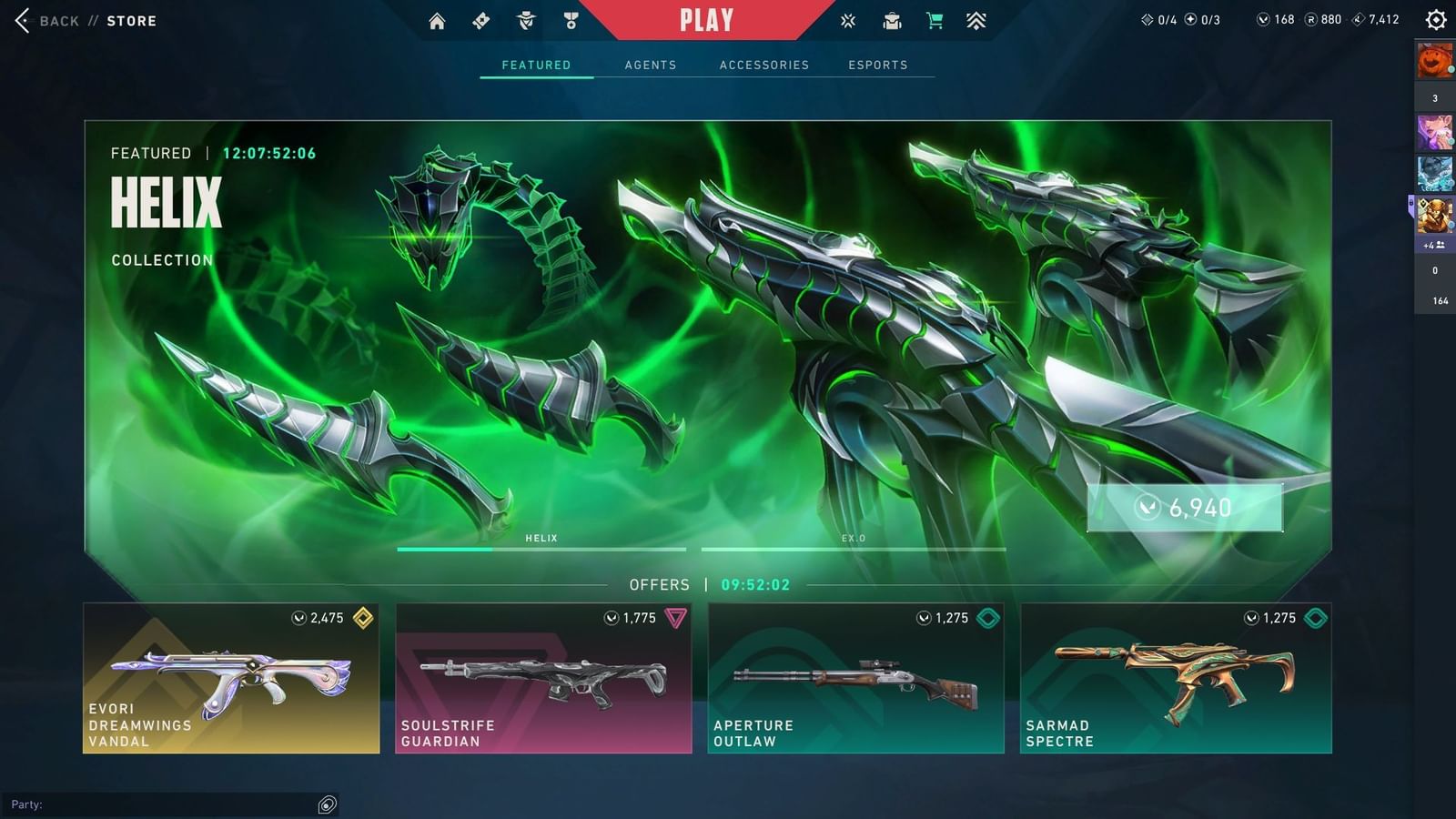
Task: Switch to the Agents tab
Action: tap(650, 65)
